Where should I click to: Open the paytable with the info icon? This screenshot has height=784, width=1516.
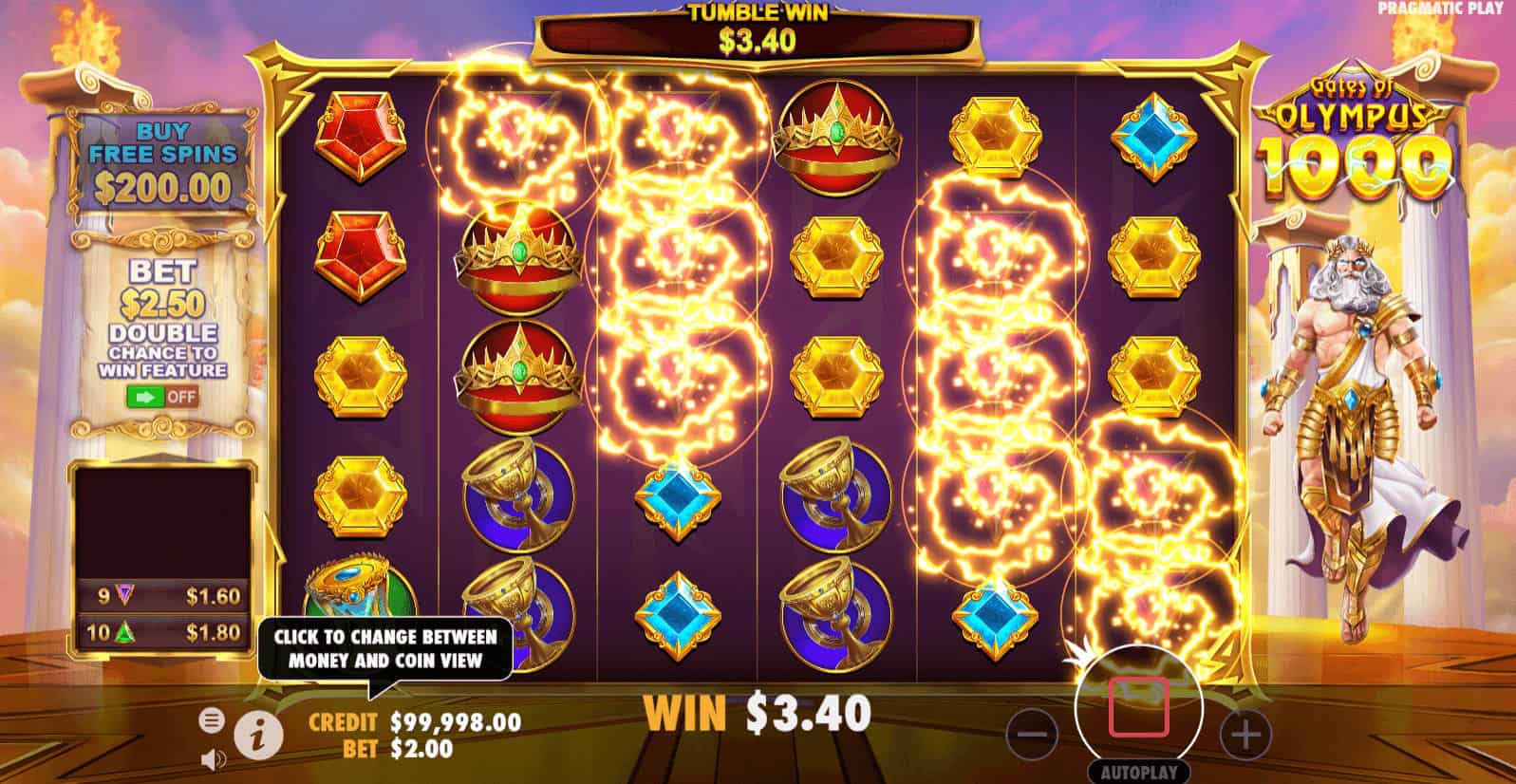[x=258, y=736]
